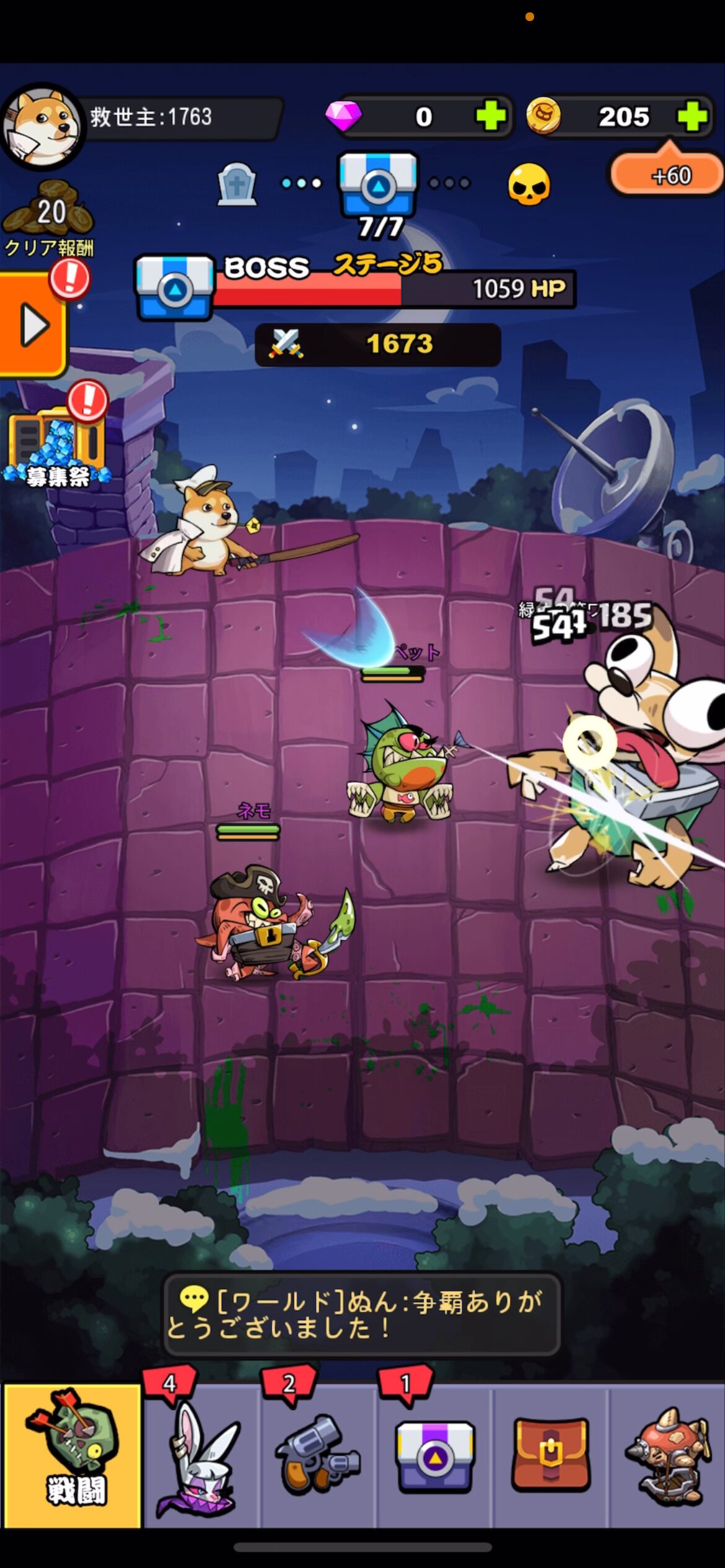Select the yellow skull boss marker

529,184
